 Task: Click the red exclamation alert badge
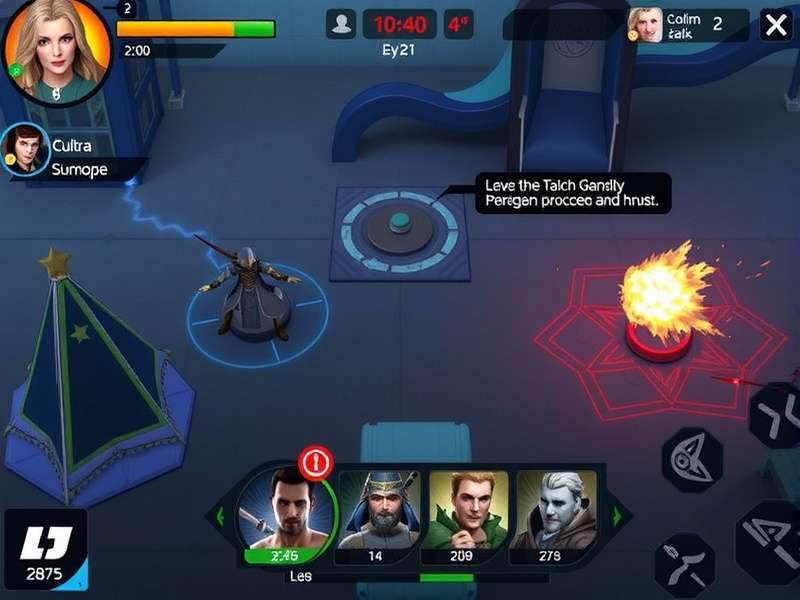[x=316, y=462]
